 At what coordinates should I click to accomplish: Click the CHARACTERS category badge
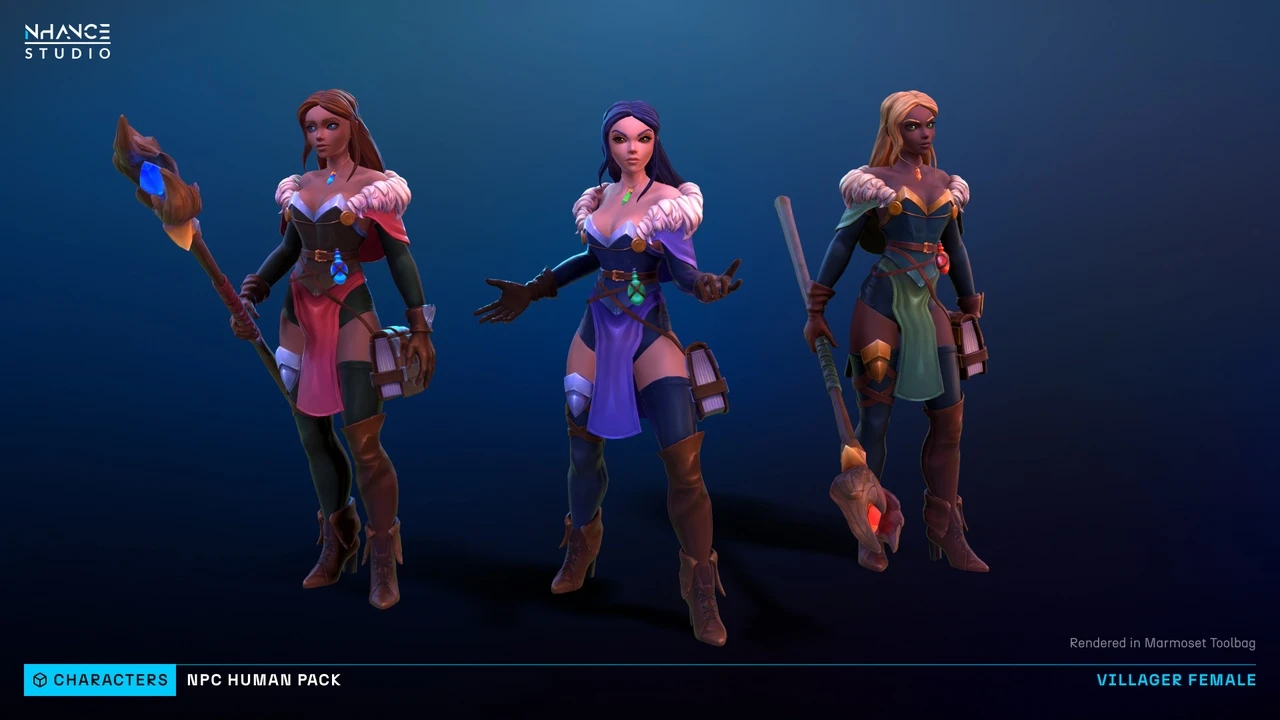[x=100, y=680]
